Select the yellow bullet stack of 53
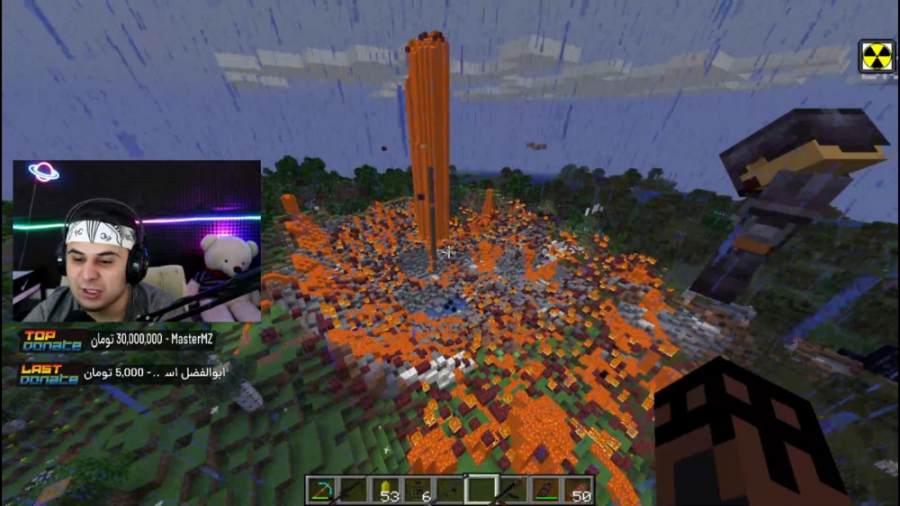 [x=385, y=490]
